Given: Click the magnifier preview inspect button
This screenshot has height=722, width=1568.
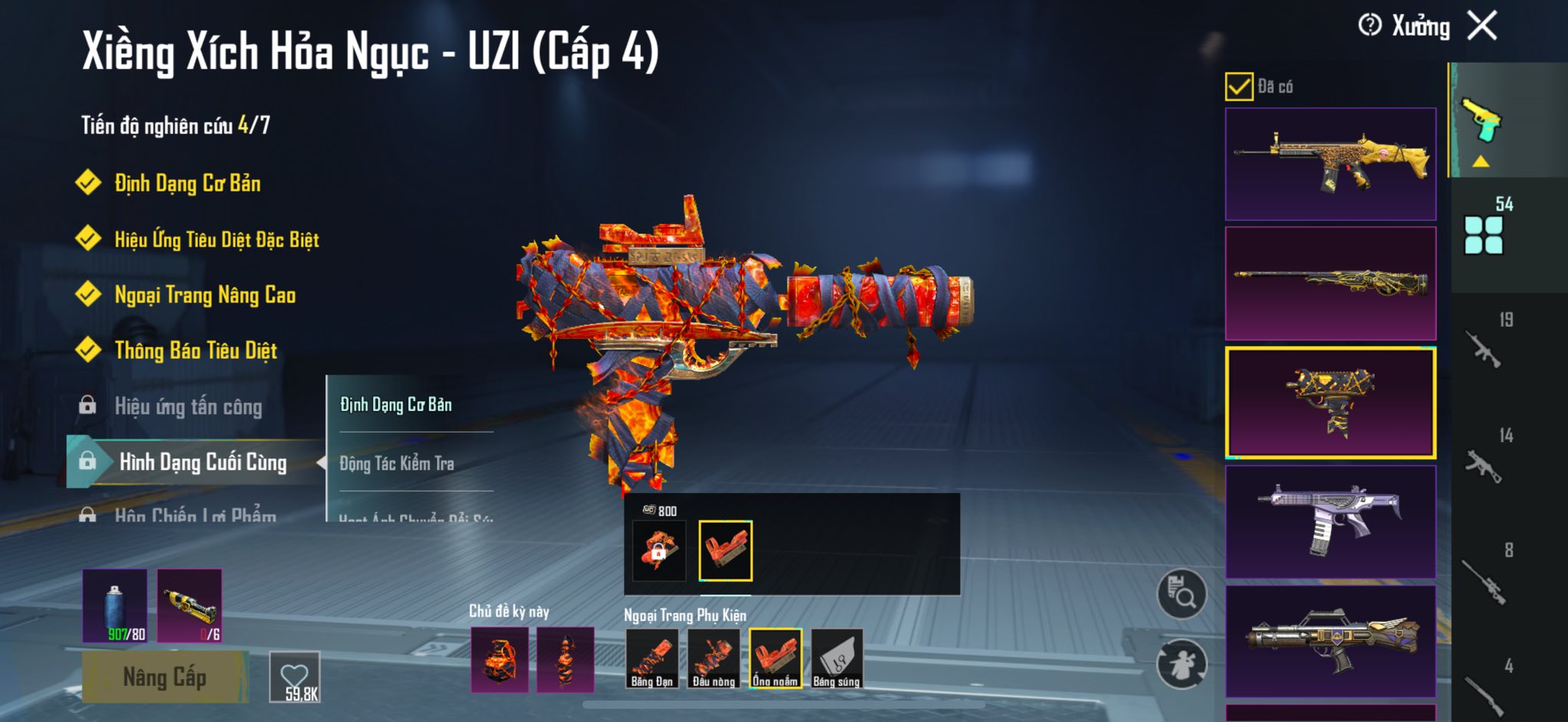Looking at the screenshot, I should (x=1181, y=593).
